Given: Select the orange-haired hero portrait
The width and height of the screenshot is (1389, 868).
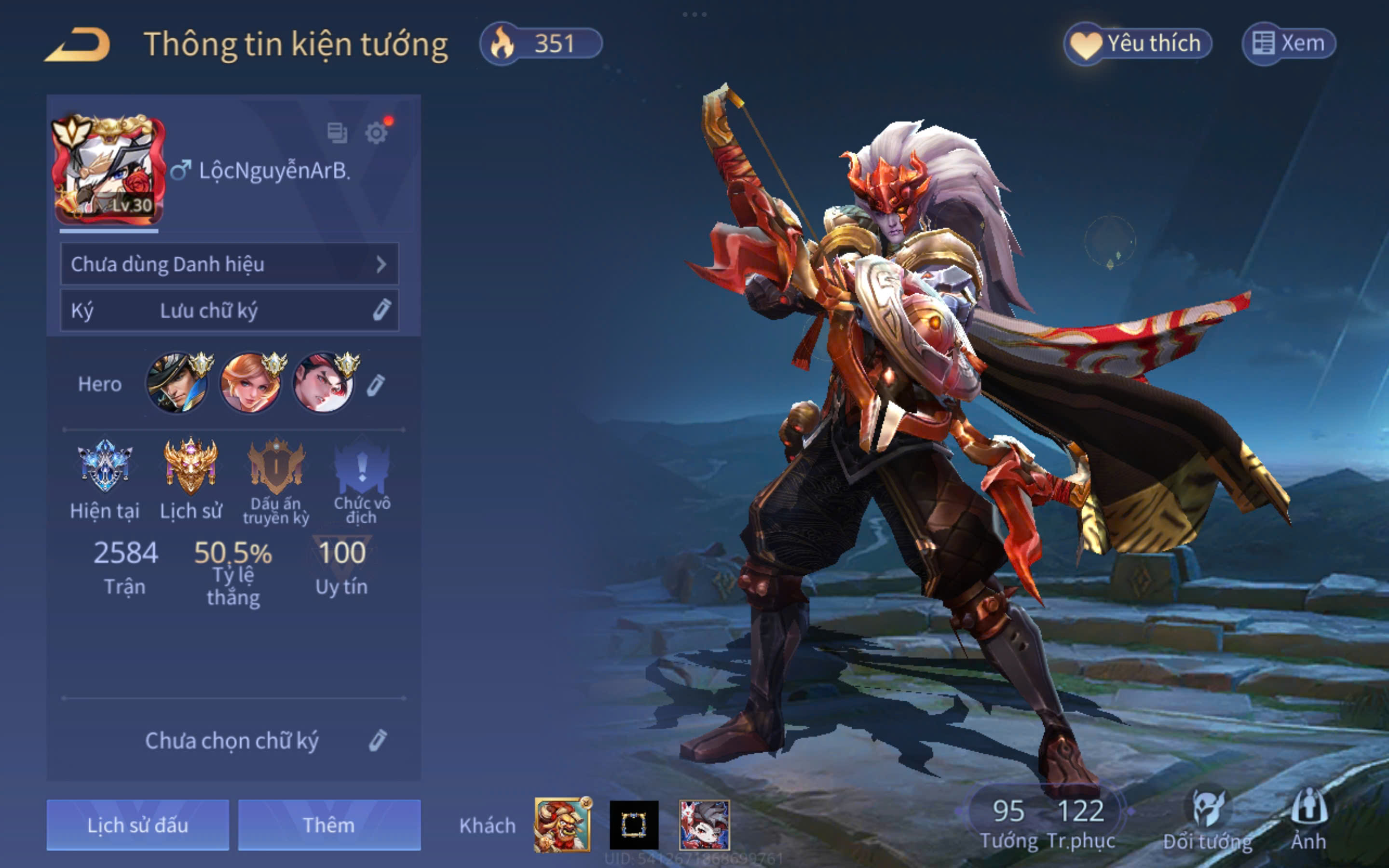Looking at the screenshot, I should coord(250,383).
